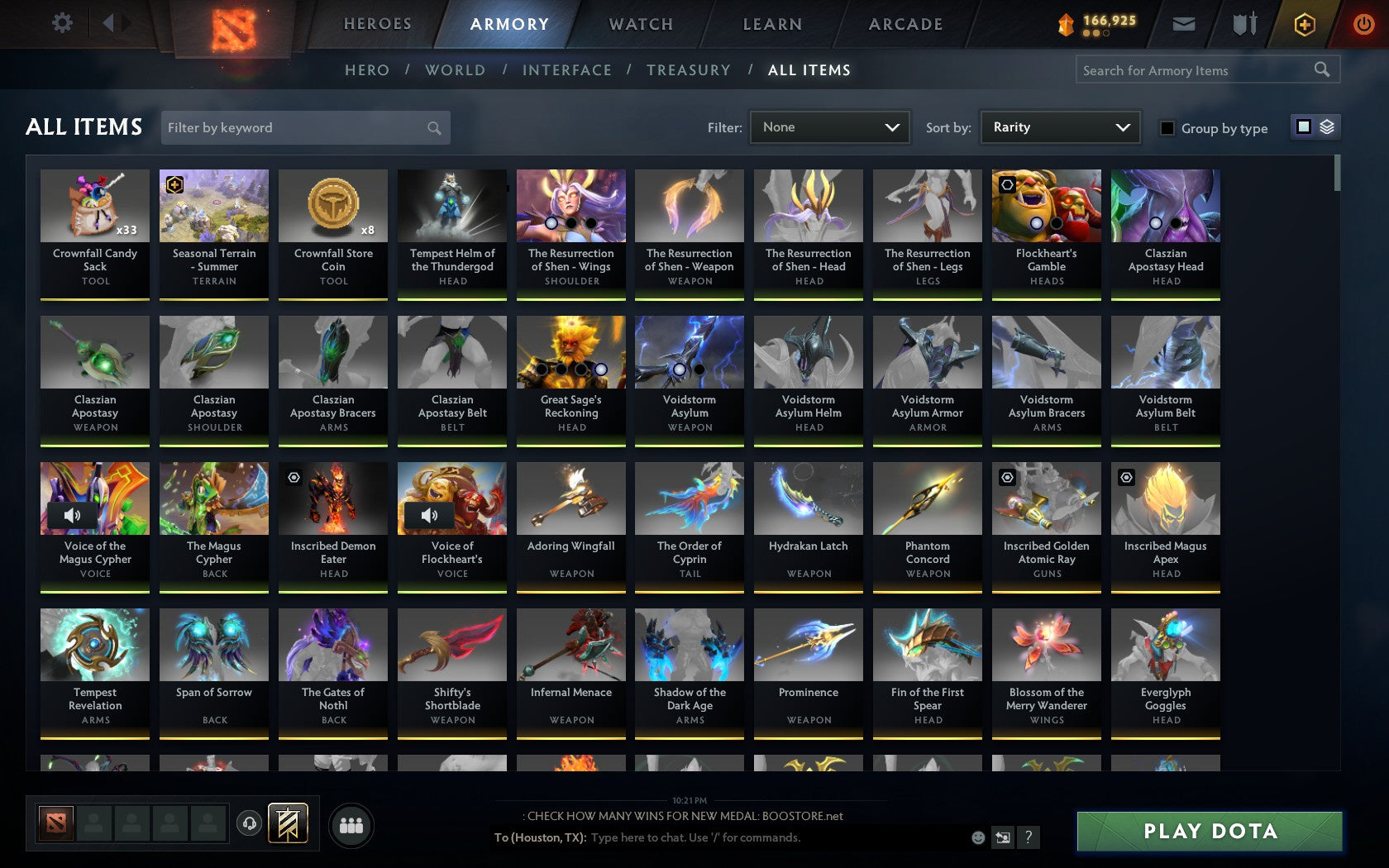
Task: Click the settings gear in the top left
Action: [60, 23]
